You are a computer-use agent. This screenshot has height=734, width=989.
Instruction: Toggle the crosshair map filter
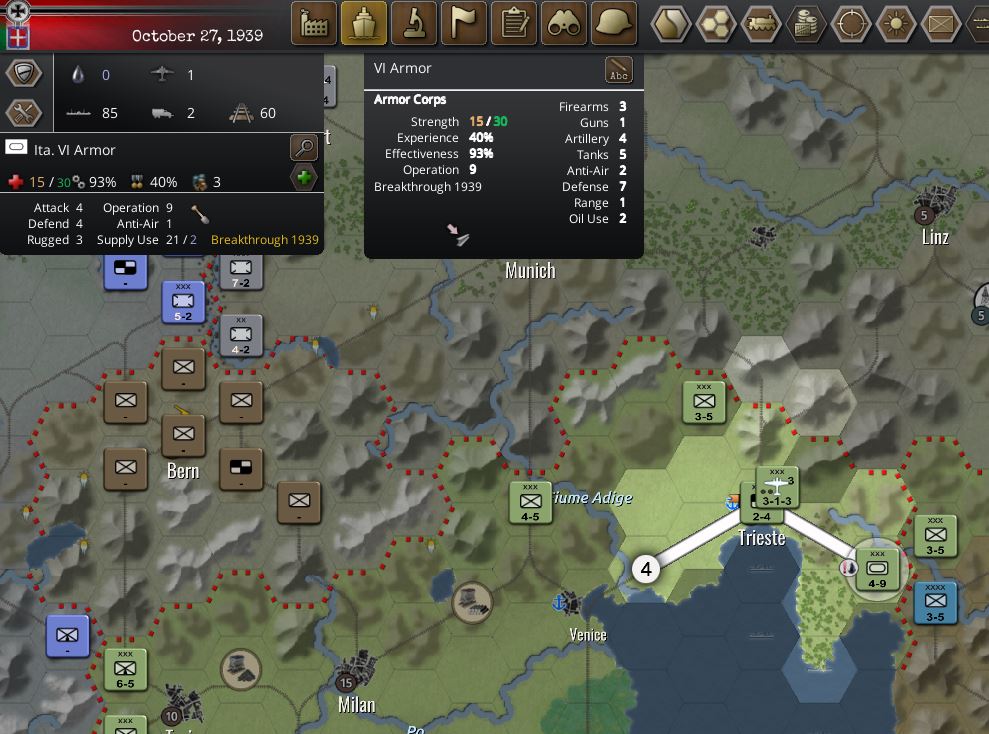coord(851,24)
